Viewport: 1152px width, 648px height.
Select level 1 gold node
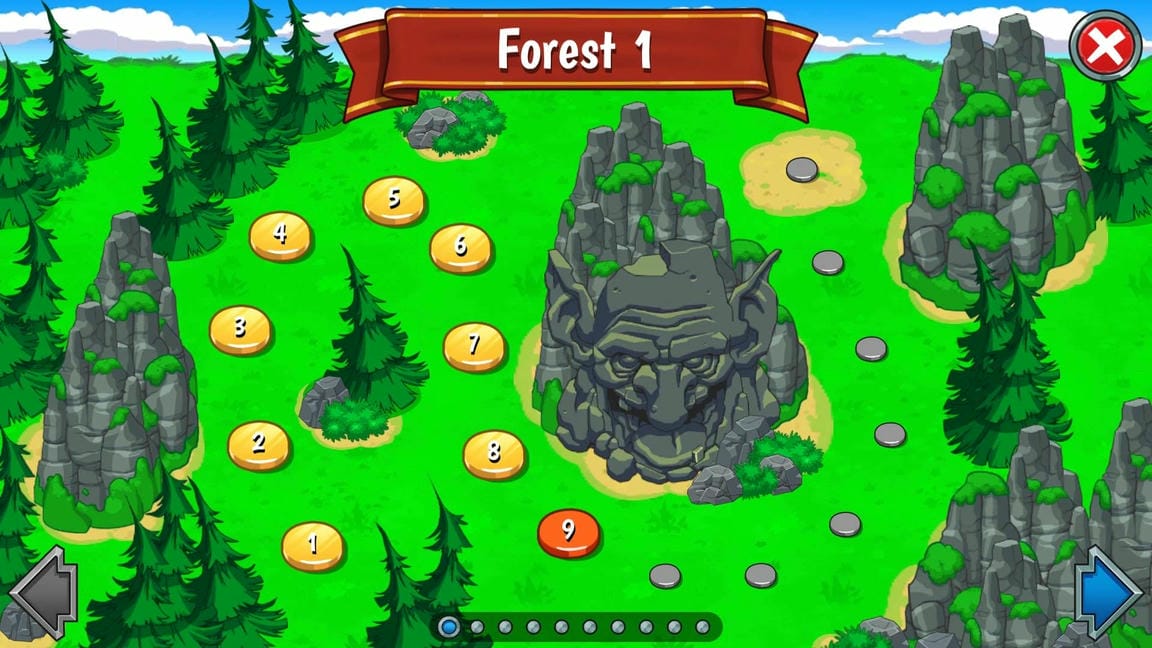coord(313,545)
